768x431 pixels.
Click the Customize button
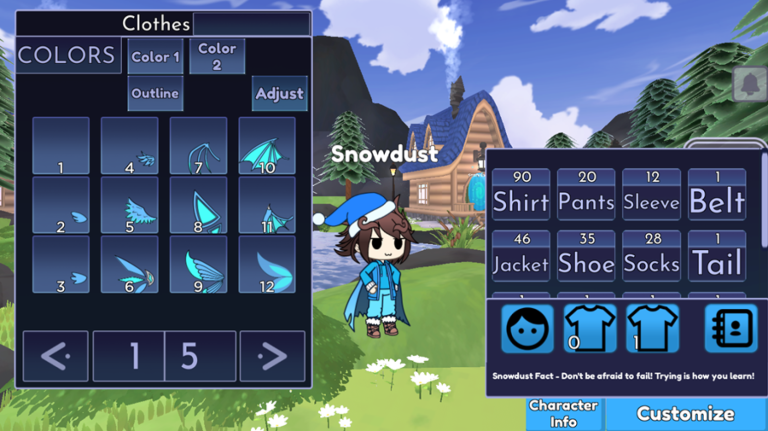coord(685,414)
